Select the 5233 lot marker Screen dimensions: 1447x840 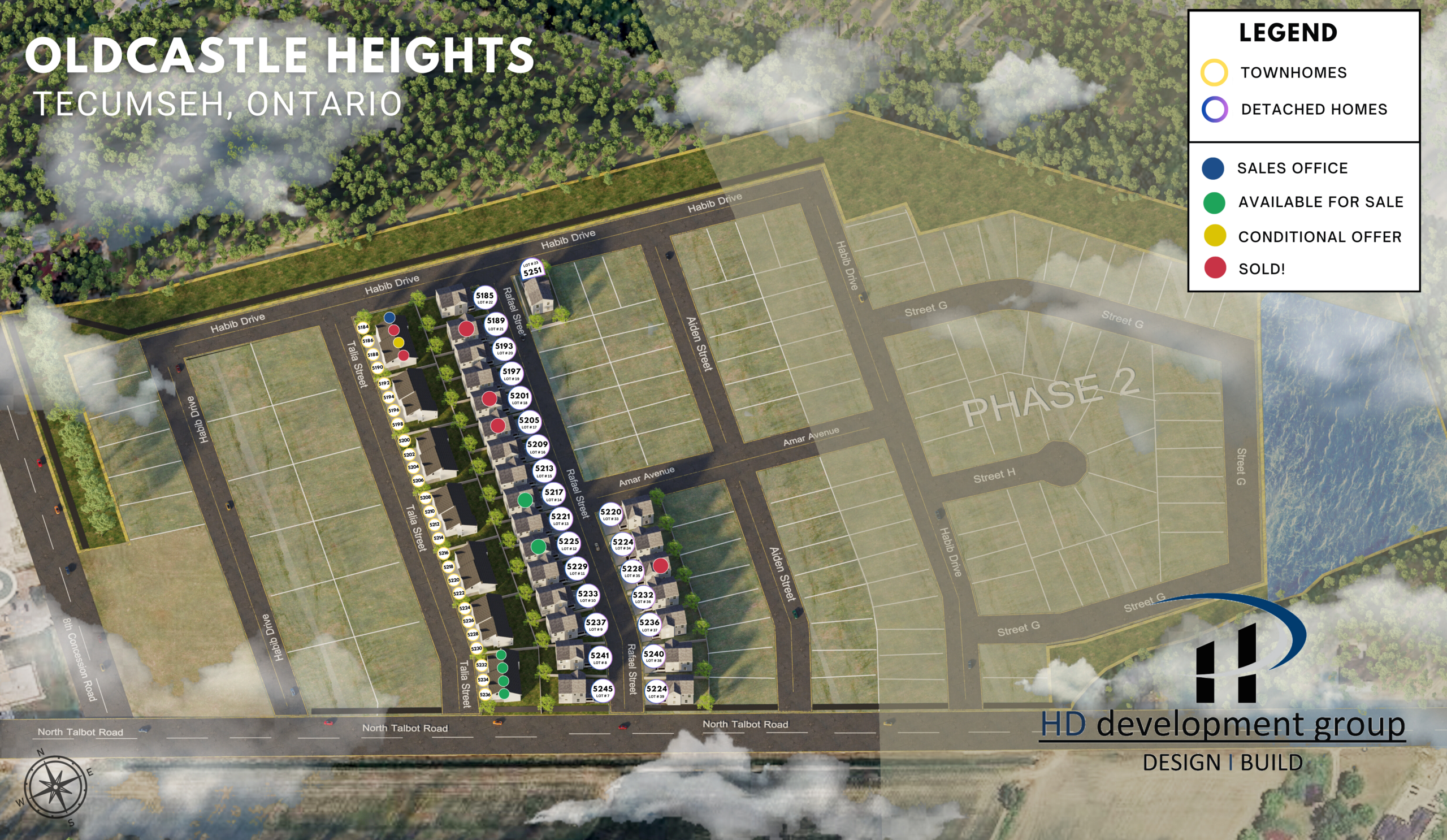click(587, 595)
